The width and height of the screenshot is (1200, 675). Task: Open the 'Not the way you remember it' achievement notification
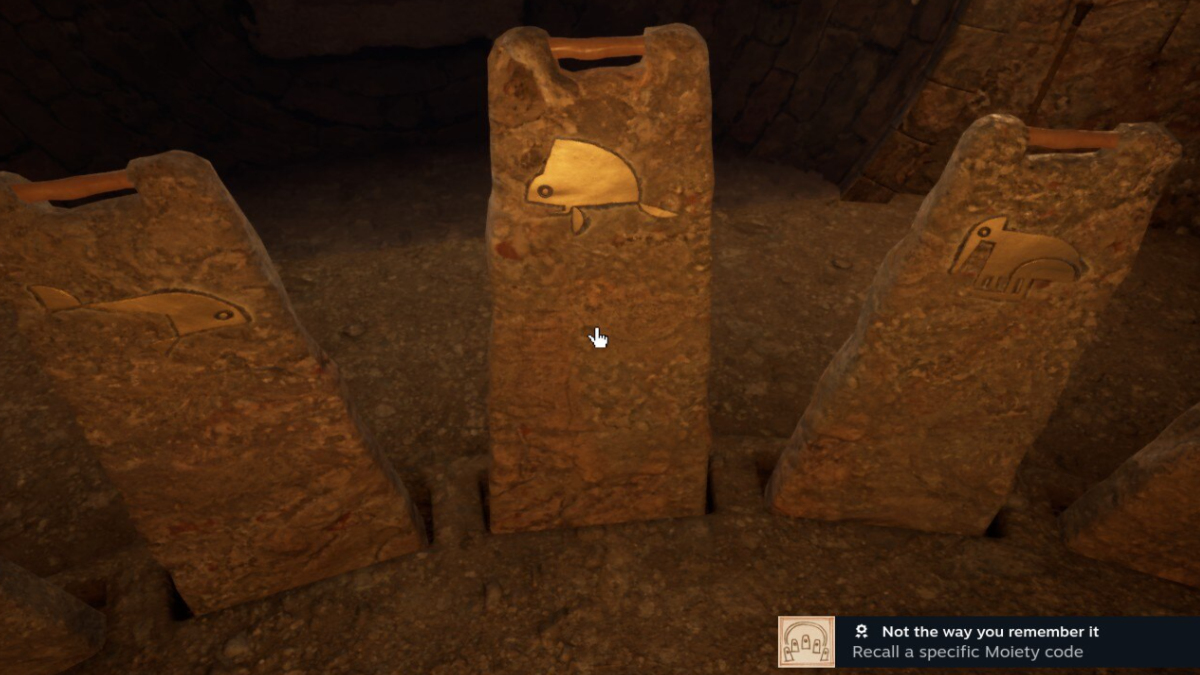pyautogui.click(x=988, y=642)
